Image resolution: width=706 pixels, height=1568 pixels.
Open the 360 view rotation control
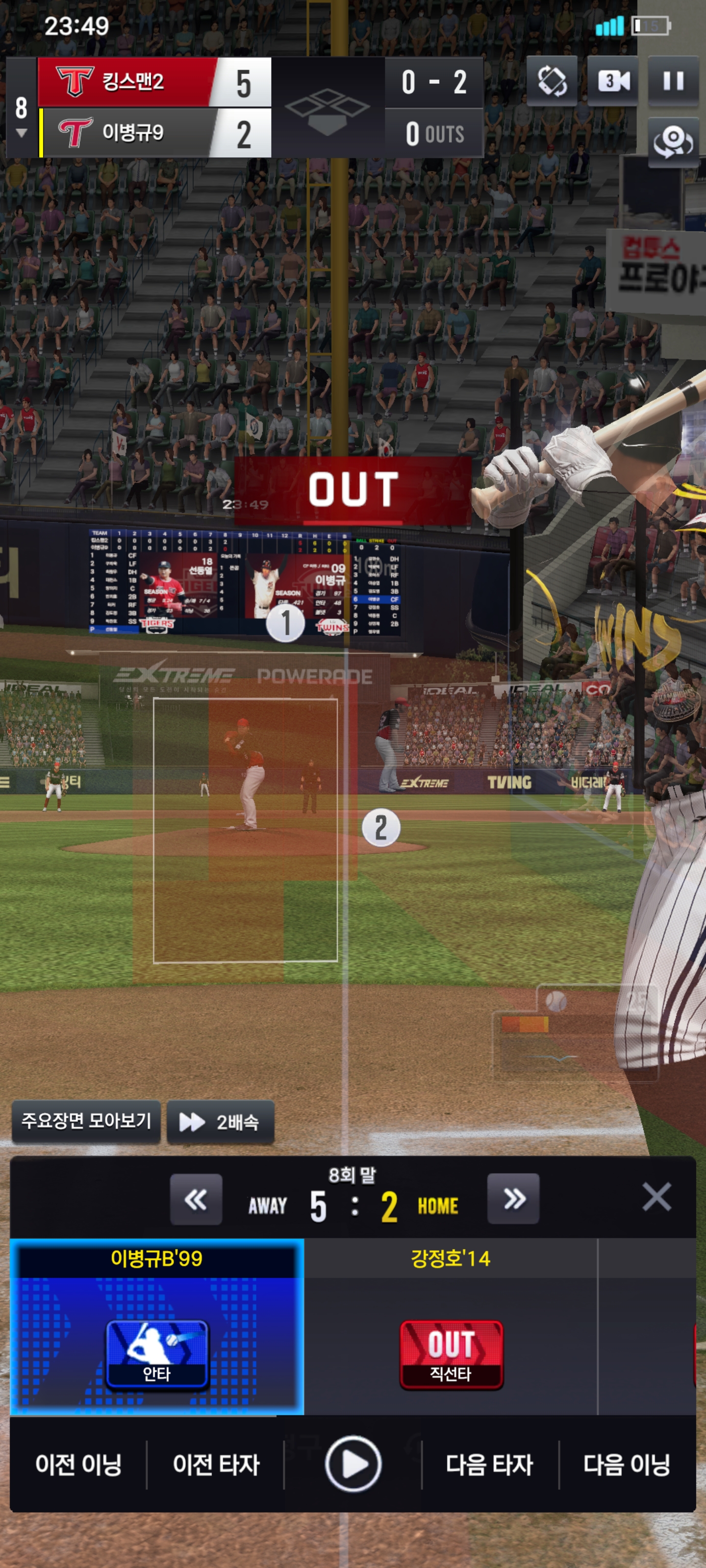[x=673, y=142]
